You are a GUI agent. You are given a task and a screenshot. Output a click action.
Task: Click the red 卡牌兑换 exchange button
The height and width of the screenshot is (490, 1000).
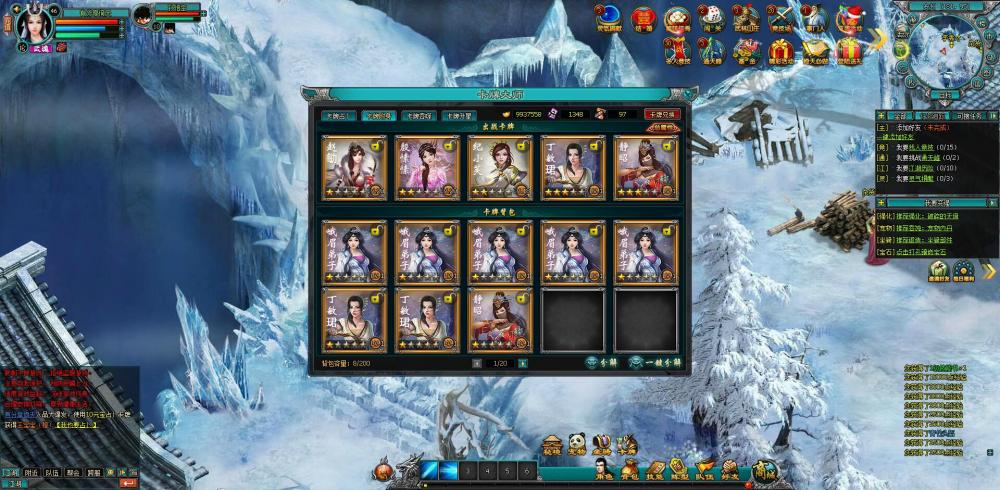[662, 114]
